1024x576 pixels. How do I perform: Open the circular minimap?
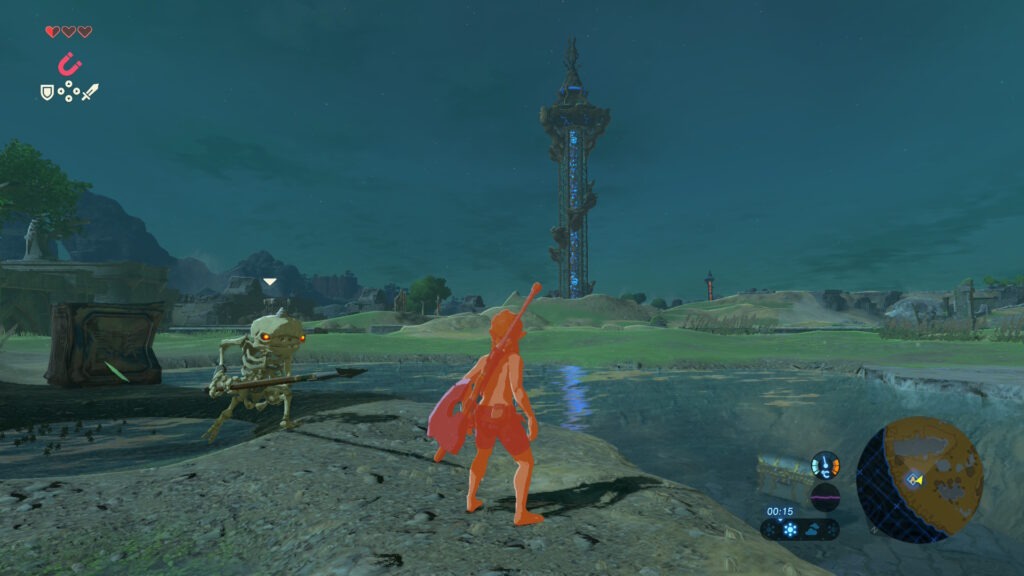click(919, 480)
